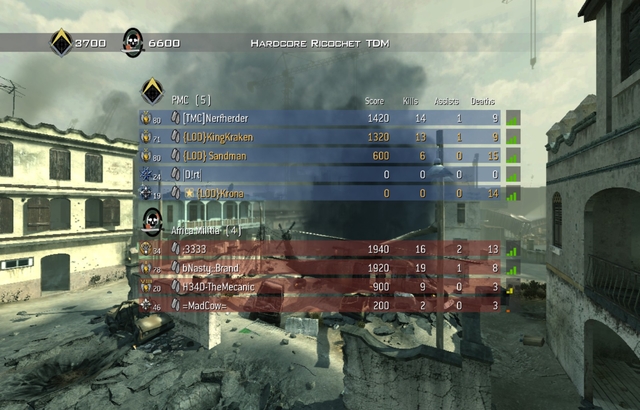The width and height of the screenshot is (640, 410).
Task: Select [TMC]Nerfherder's scoreboard row
Action: click(x=320, y=118)
